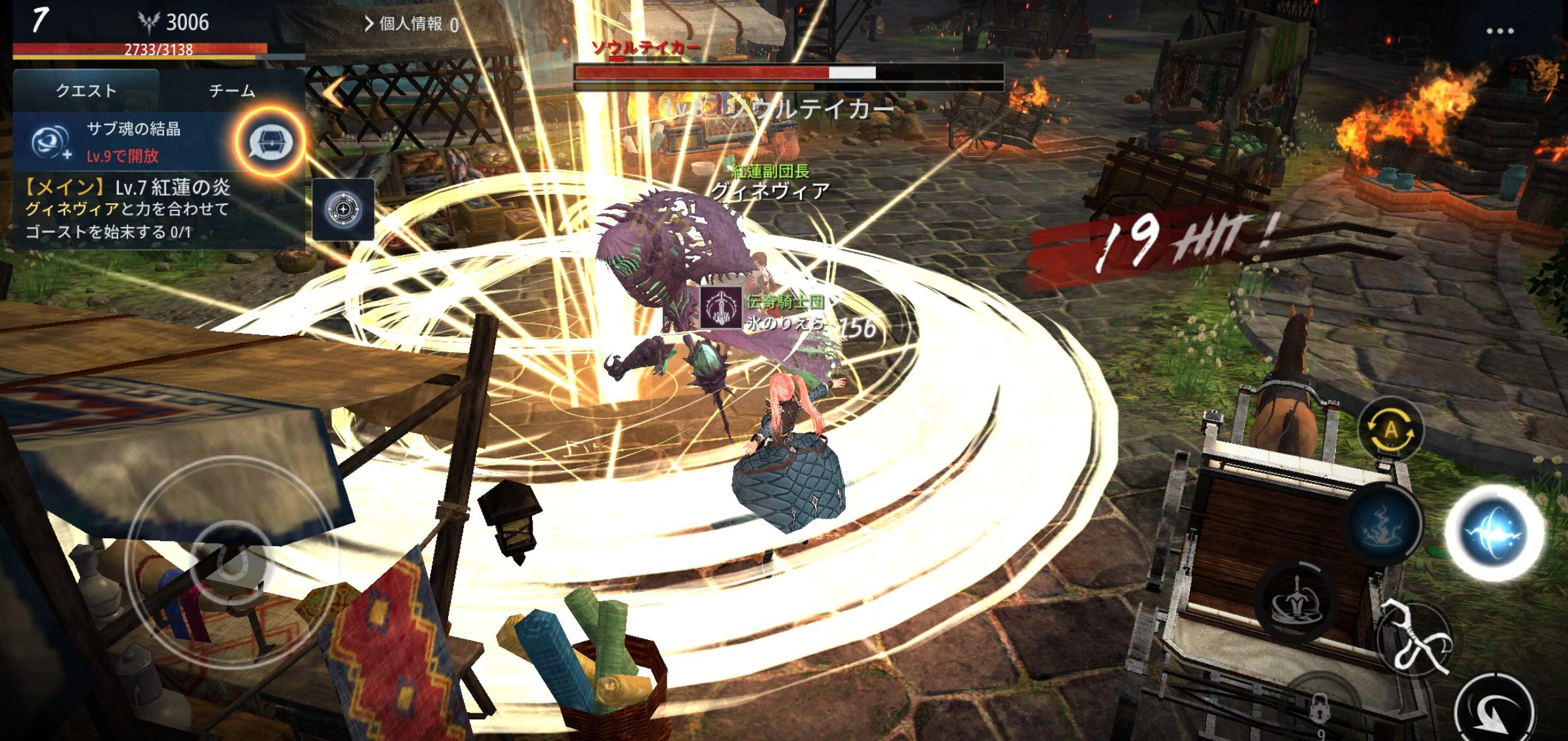
Task: Switch to the クエスト tab
Action: pos(86,90)
